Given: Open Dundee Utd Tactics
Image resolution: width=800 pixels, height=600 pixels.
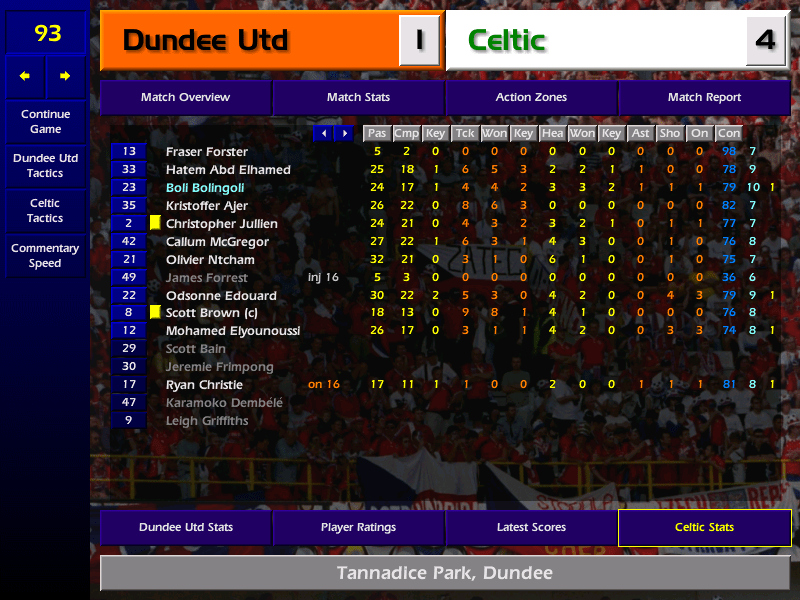Looking at the screenshot, I should [x=45, y=166].
